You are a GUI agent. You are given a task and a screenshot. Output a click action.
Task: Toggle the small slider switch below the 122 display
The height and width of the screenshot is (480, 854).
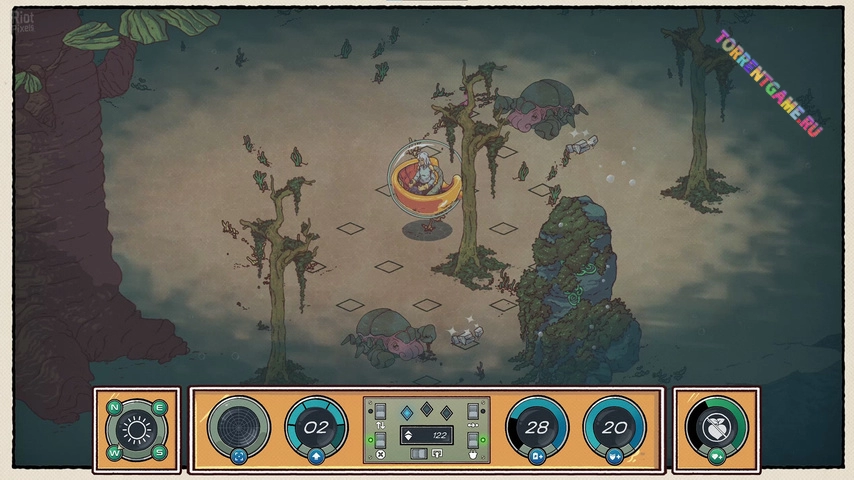click(x=417, y=453)
